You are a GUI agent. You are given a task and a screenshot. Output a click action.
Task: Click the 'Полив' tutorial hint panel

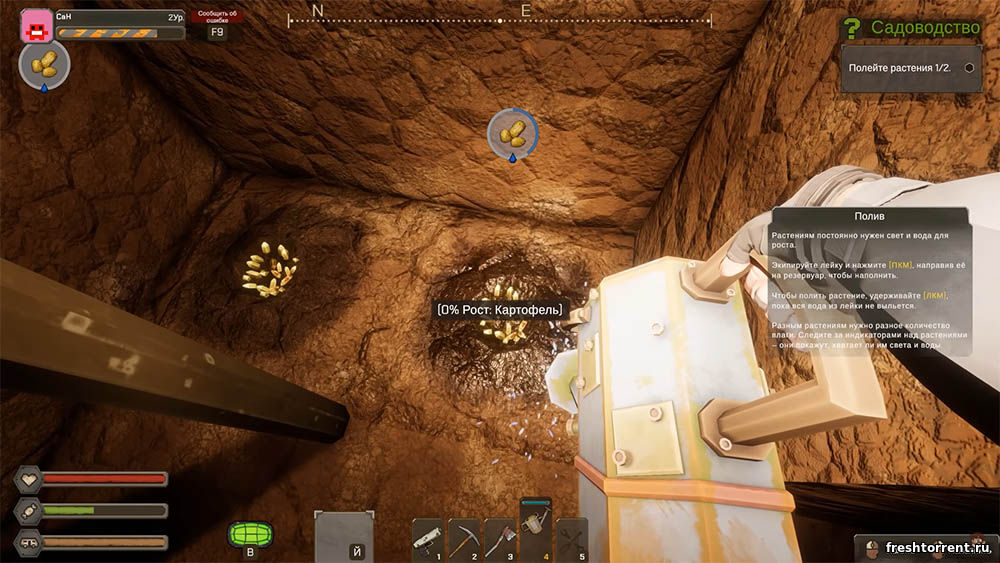pos(870,282)
